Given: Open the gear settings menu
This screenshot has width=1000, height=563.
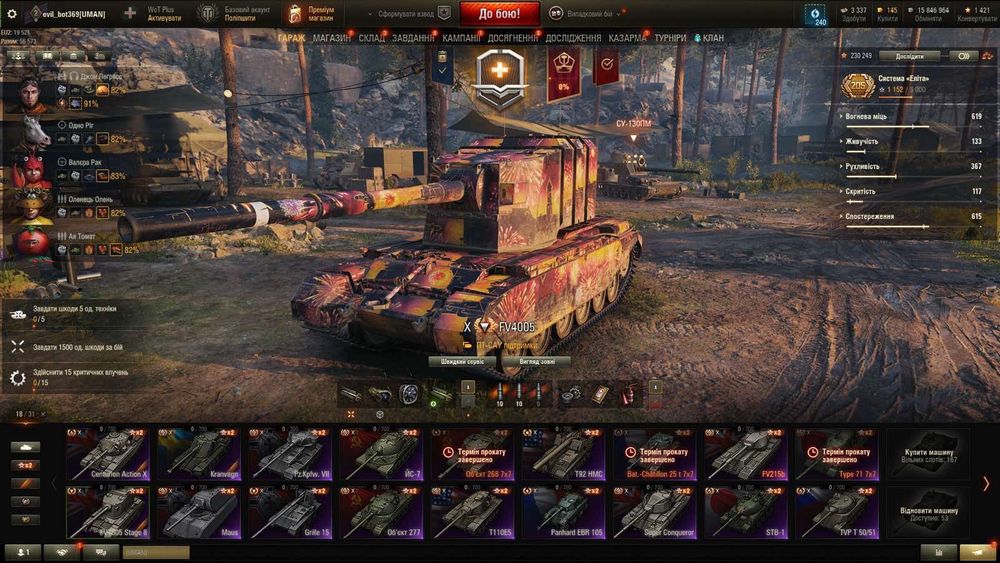Looking at the screenshot, I should point(12,14).
